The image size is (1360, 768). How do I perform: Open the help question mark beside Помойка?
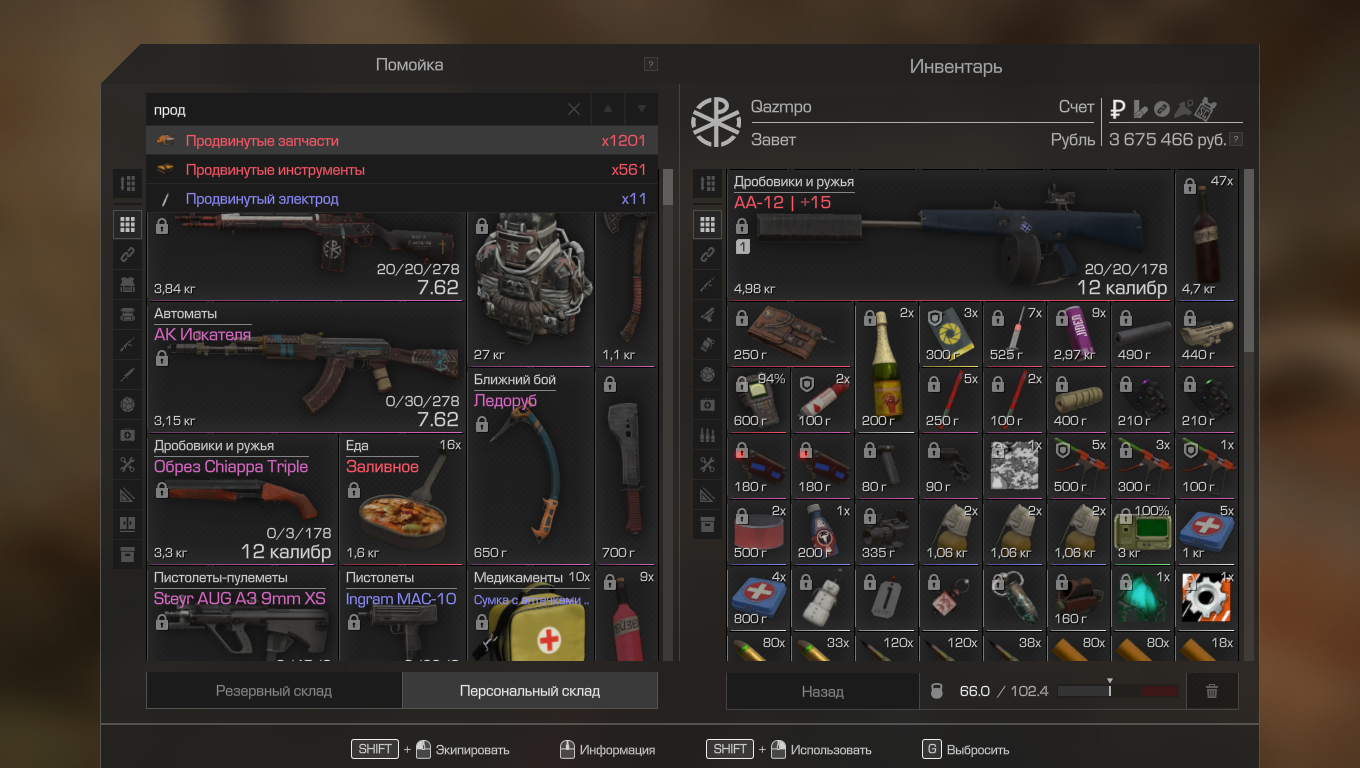coord(651,65)
